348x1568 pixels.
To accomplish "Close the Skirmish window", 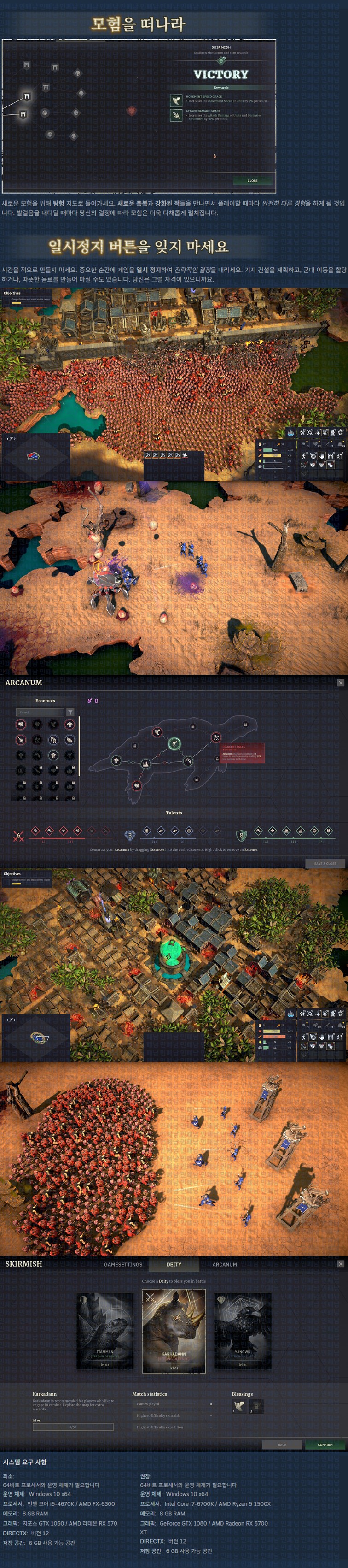I will point(340,1264).
